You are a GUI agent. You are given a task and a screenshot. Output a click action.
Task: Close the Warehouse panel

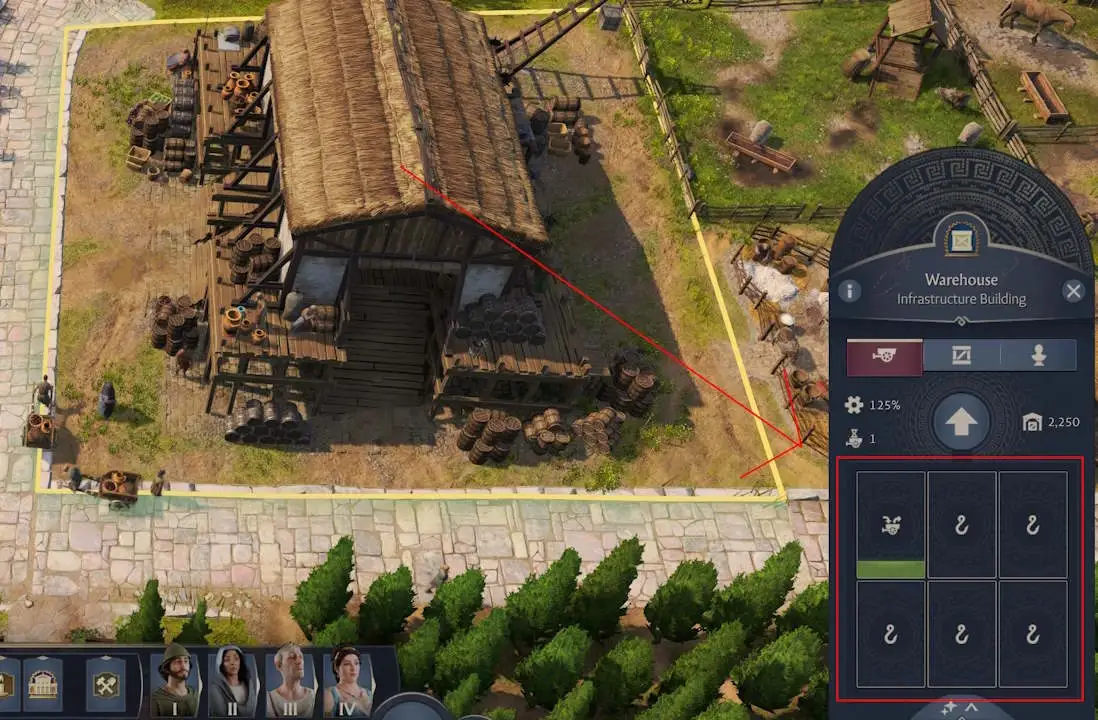[1073, 291]
